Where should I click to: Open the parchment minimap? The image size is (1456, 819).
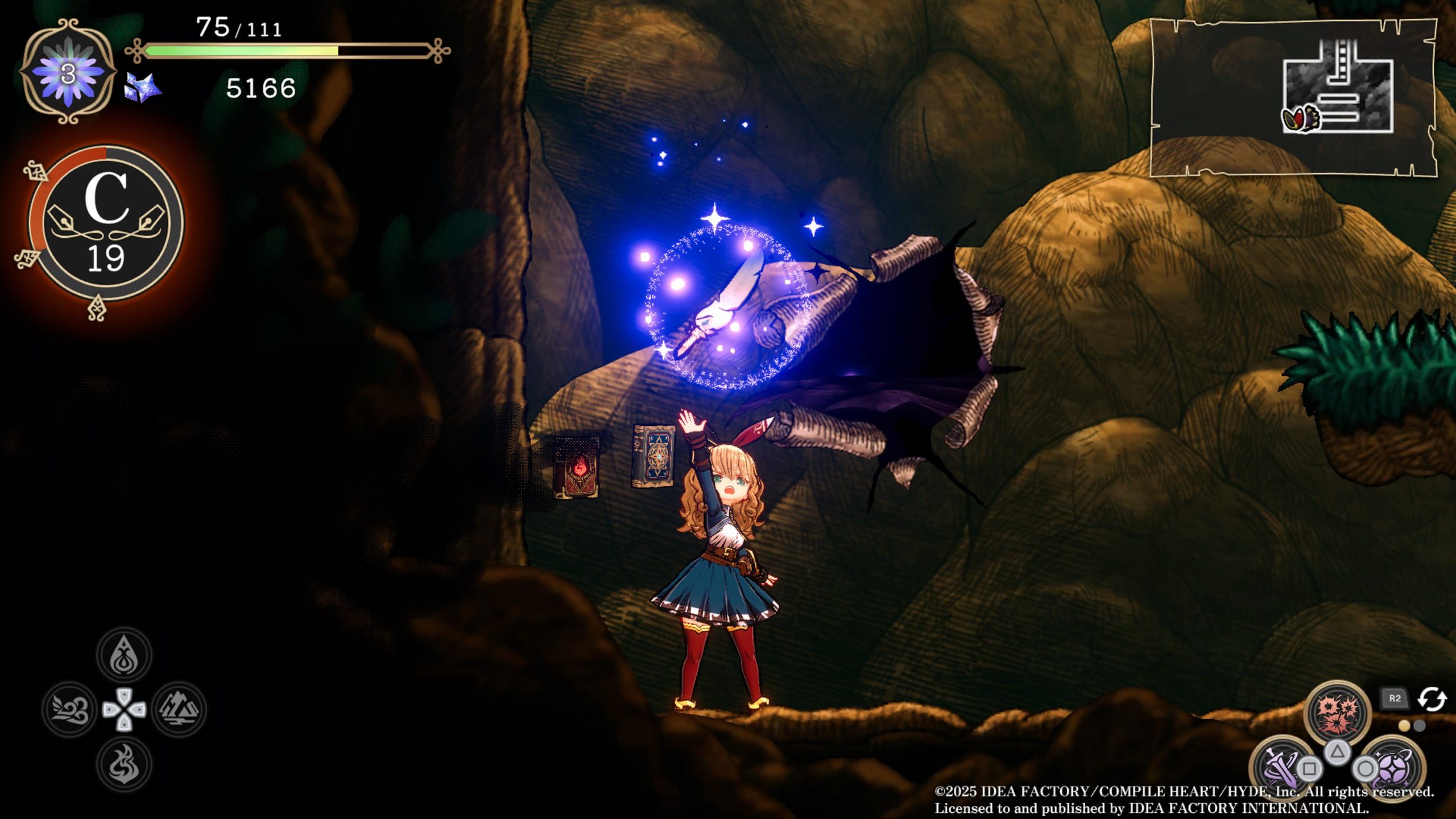pyautogui.click(x=1292, y=97)
